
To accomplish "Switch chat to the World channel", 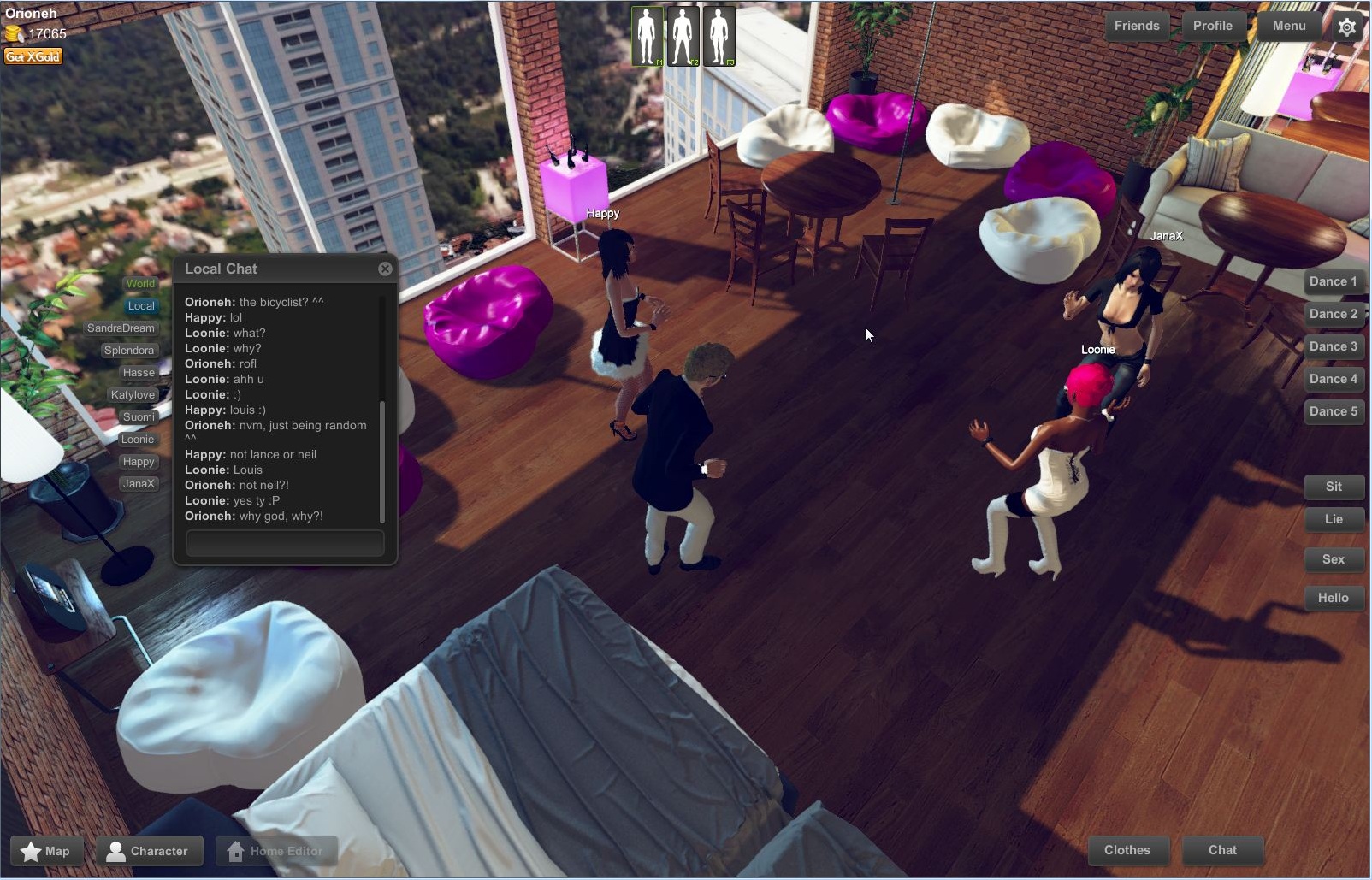I will 139,283.
